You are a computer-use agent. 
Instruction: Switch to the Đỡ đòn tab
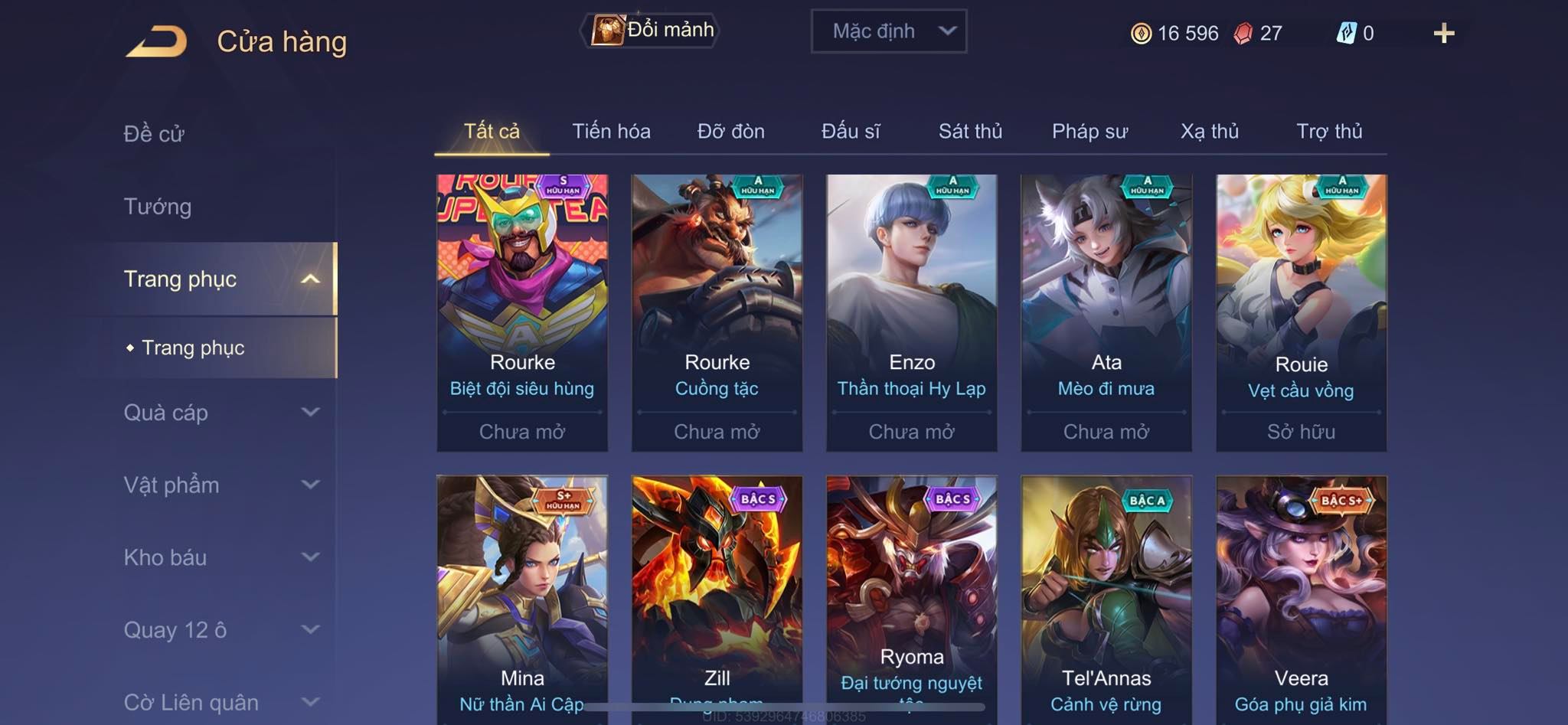click(x=730, y=132)
